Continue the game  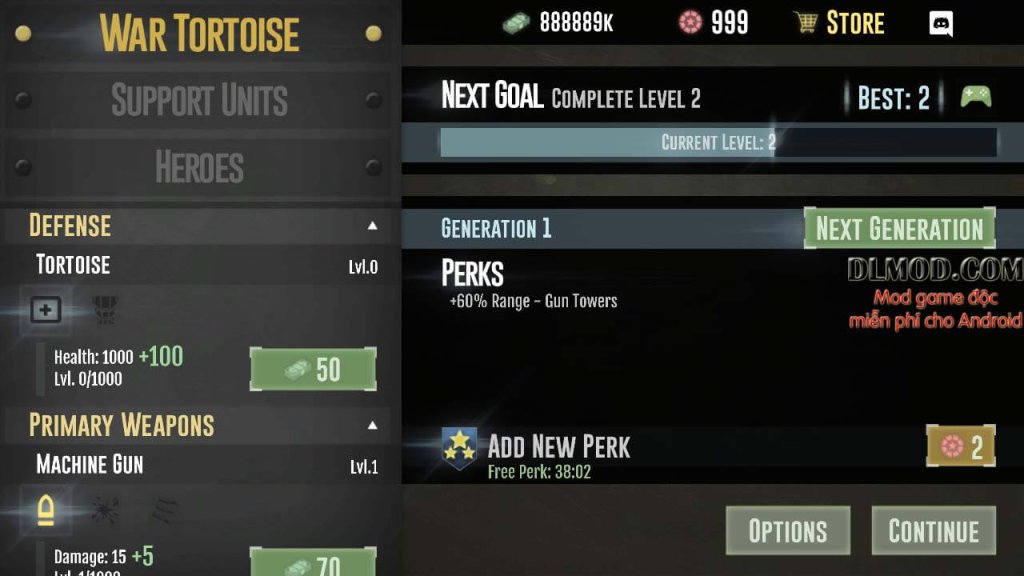coord(934,530)
